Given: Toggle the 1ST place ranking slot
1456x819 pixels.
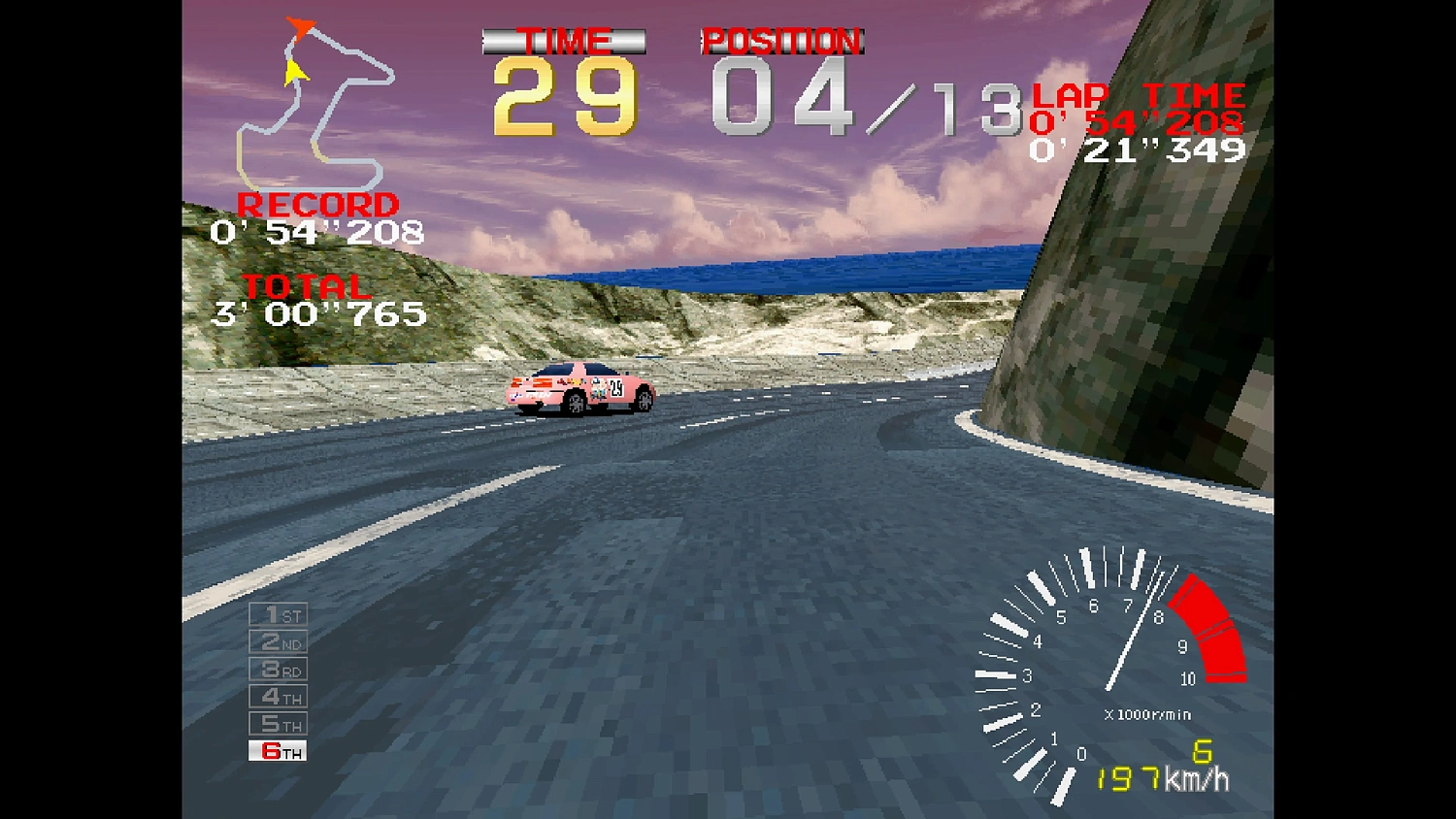Looking at the screenshot, I should pyautogui.click(x=277, y=614).
